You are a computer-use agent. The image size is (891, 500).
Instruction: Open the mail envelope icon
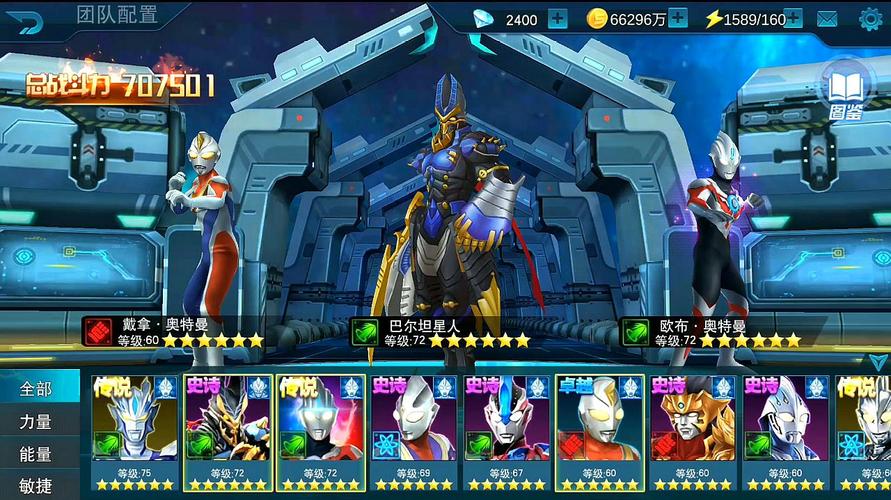click(x=827, y=18)
